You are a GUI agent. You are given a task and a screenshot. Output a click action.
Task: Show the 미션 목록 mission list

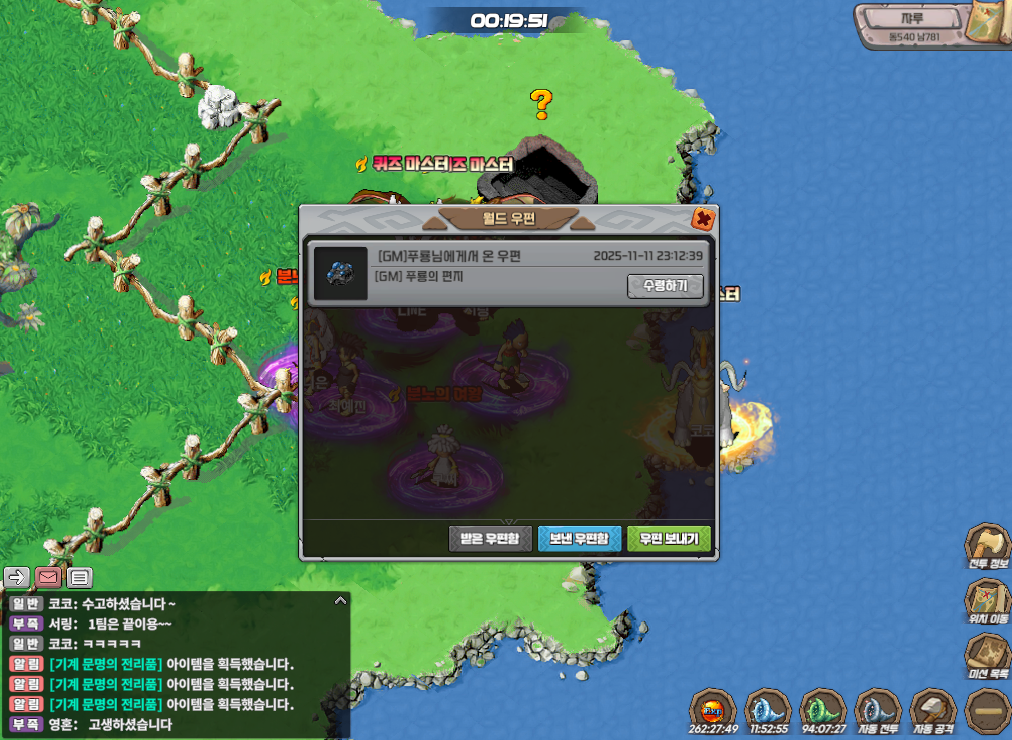tap(986, 656)
